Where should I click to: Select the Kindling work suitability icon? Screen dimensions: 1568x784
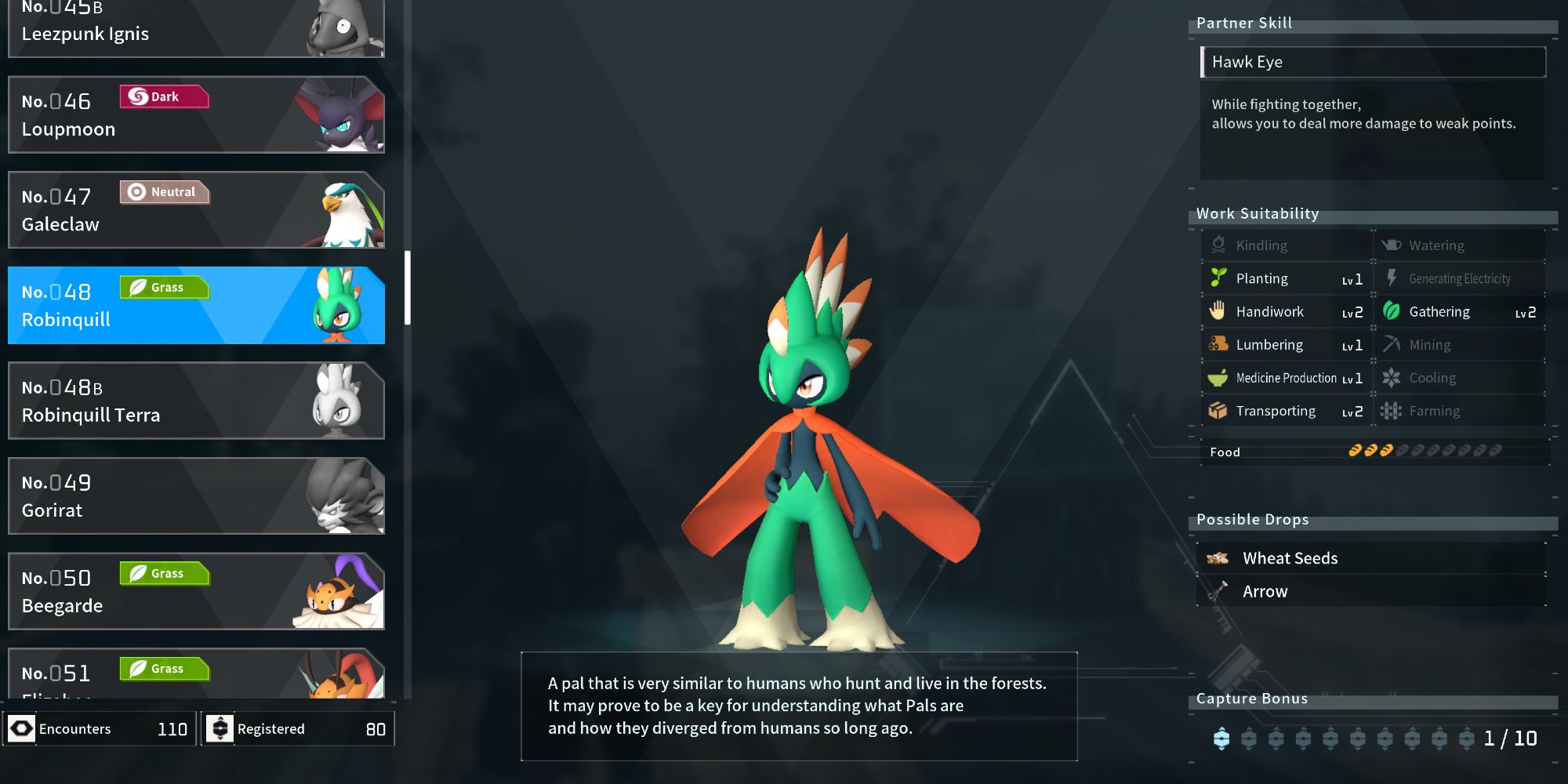tap(1218, 245)
